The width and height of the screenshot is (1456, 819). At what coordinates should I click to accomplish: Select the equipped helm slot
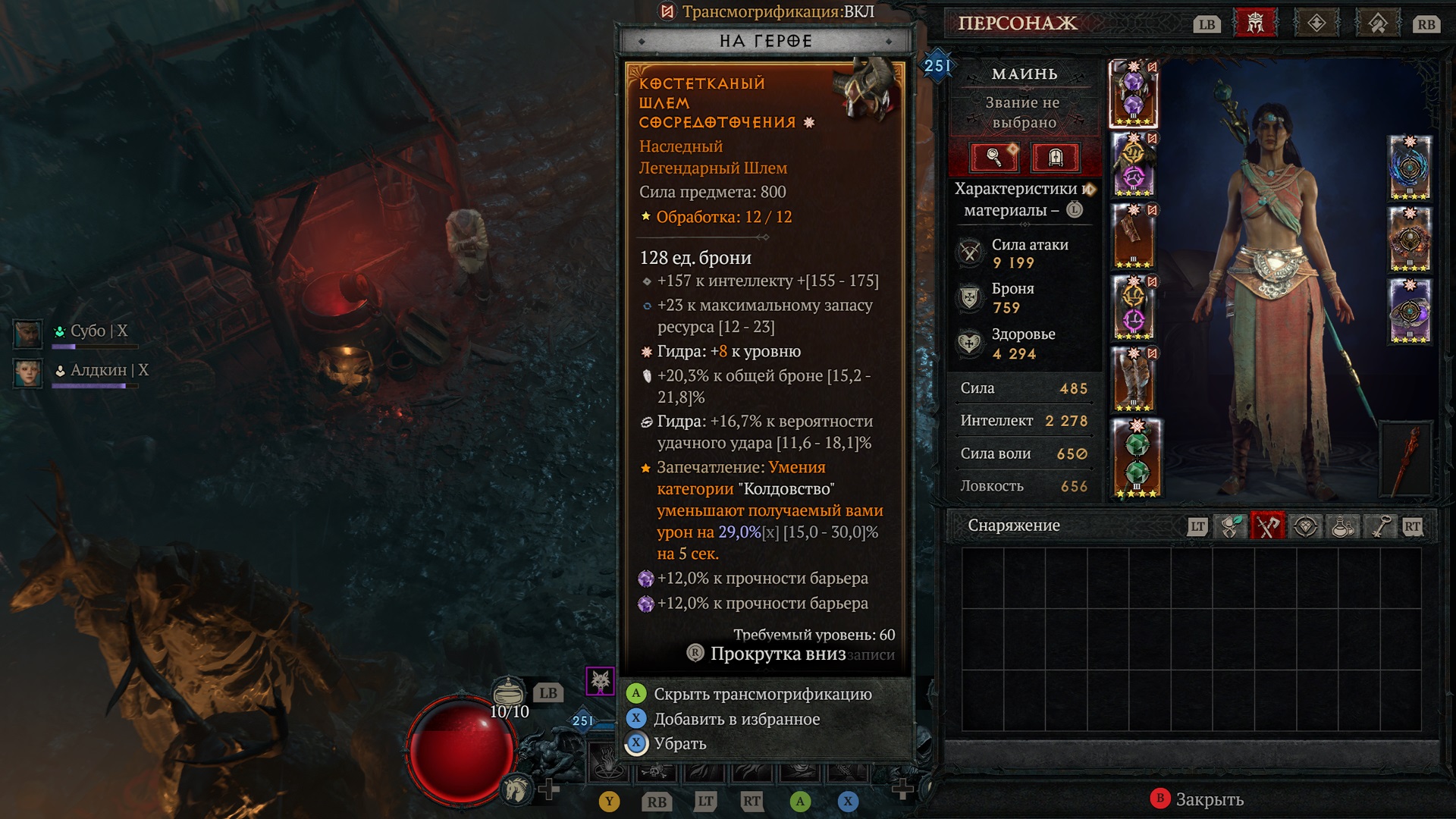(1133, 94)
